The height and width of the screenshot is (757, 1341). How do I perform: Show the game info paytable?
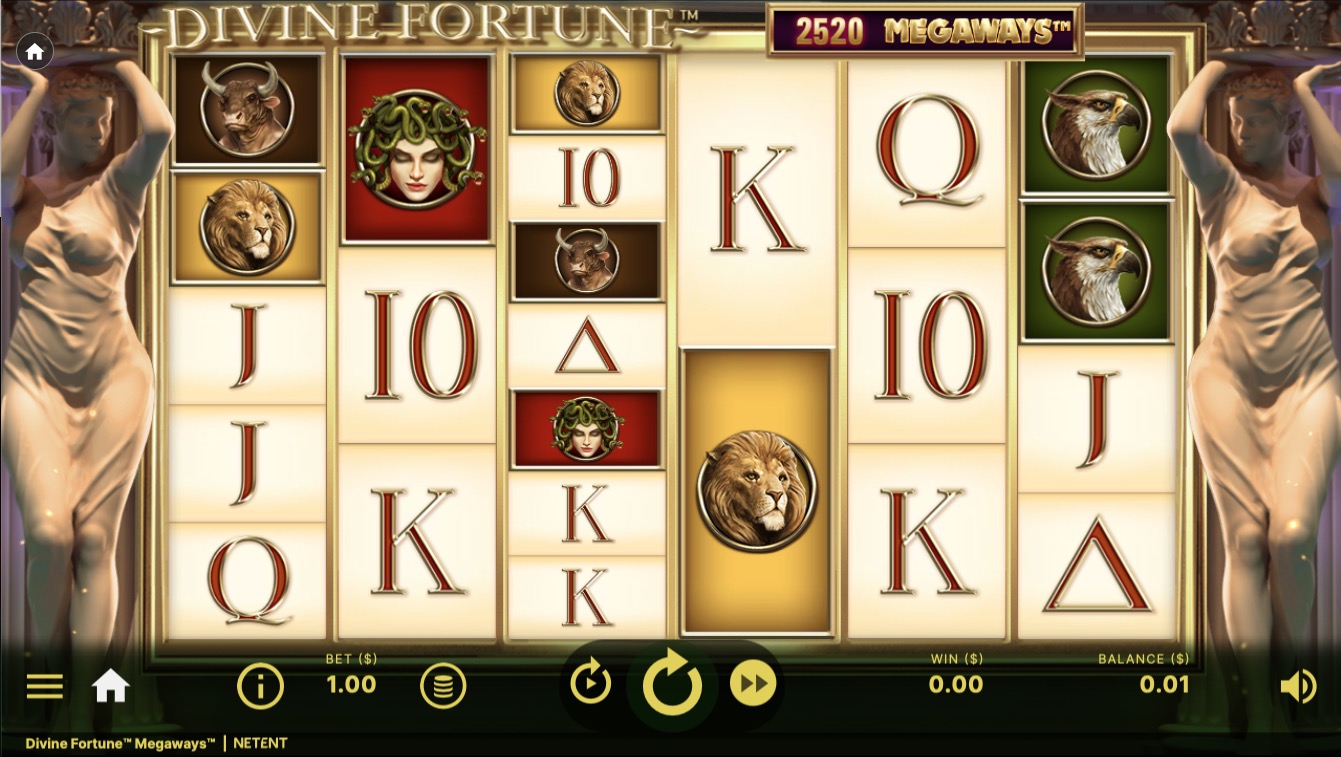260,686
